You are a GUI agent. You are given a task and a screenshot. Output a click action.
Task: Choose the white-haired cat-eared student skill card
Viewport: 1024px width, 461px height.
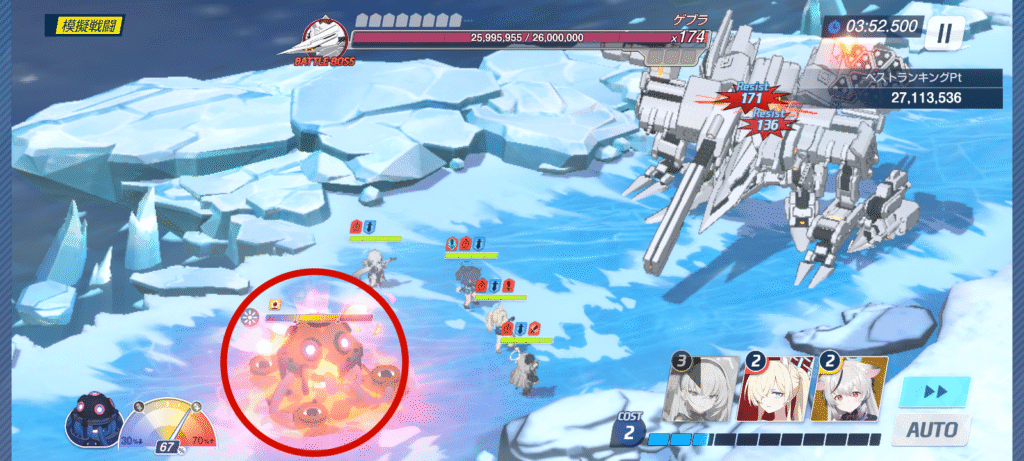pyautogui.click(x=850, y=389)
